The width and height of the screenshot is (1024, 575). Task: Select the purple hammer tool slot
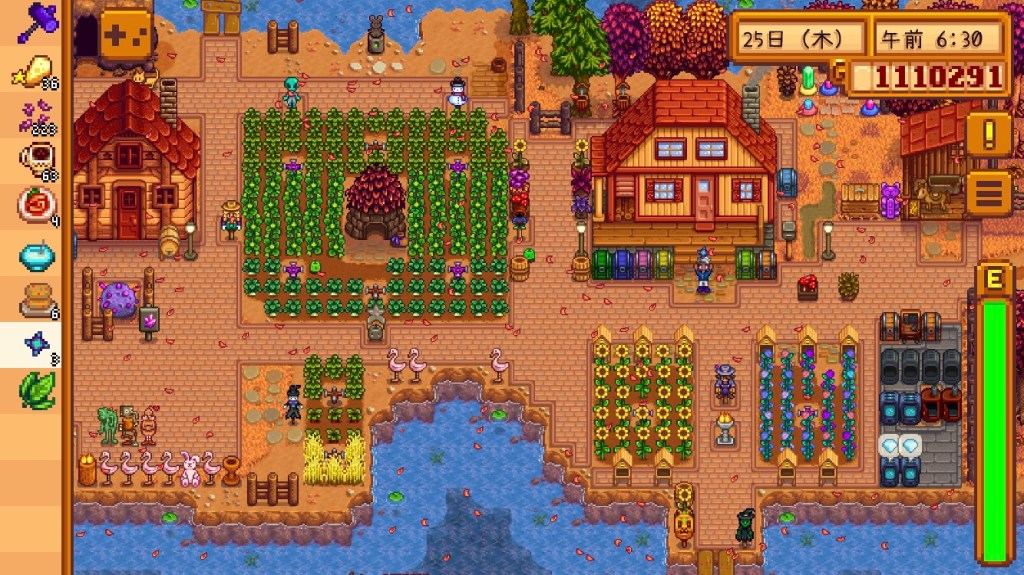point(34,20)
